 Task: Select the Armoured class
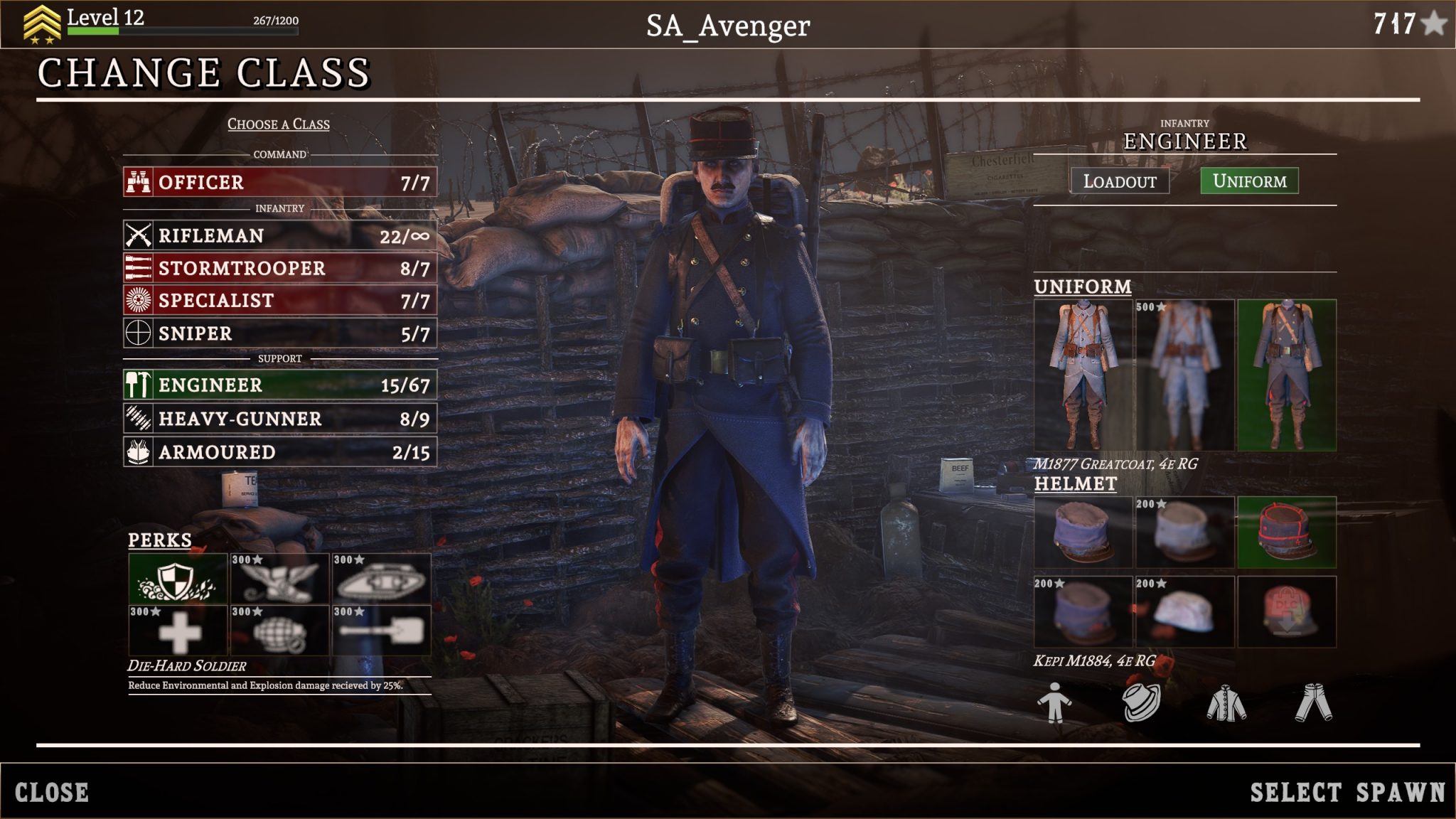279,451
